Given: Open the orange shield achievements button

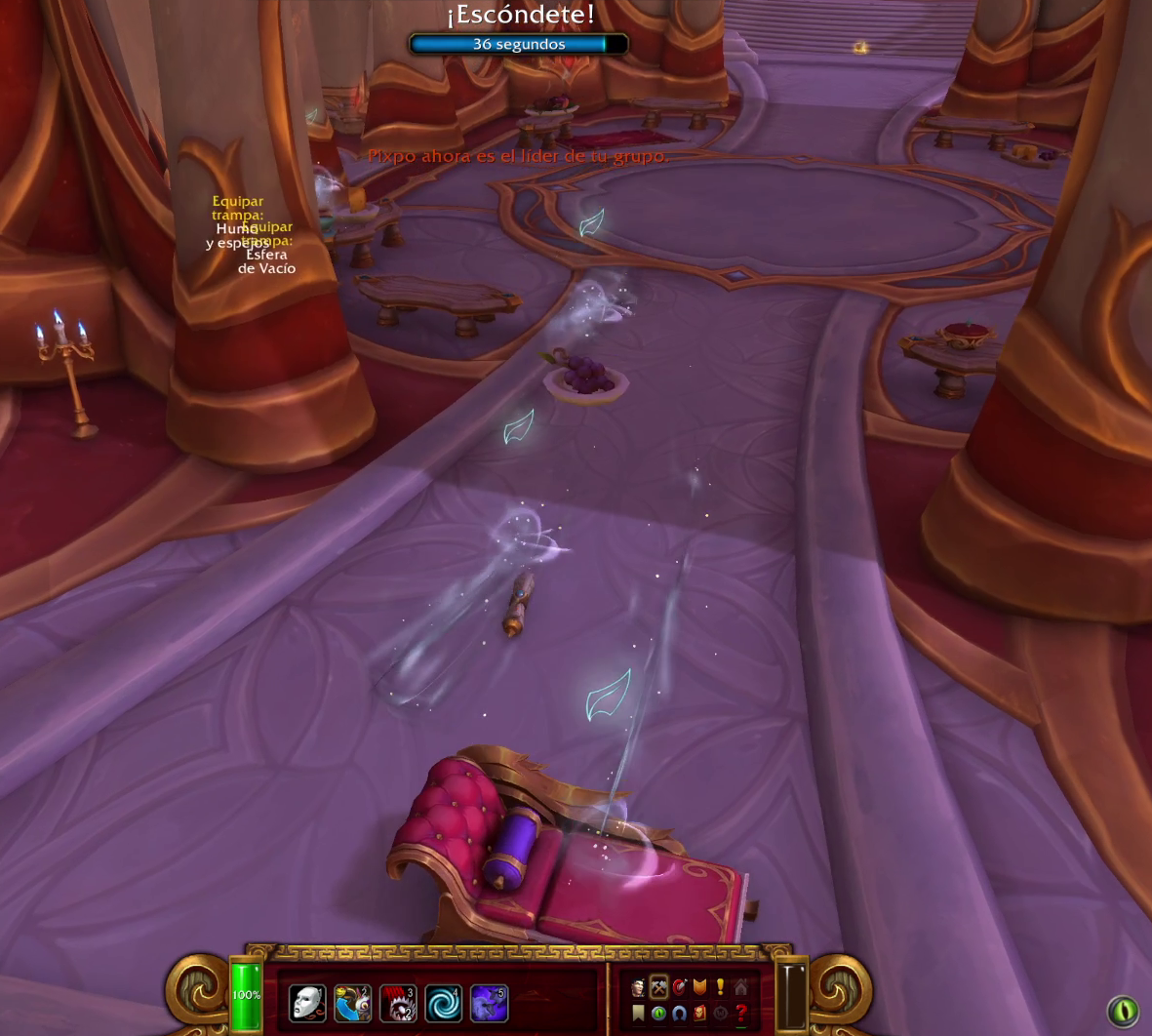Looking at the screenshot, I should pyautogui.click(x=699, y=988).
